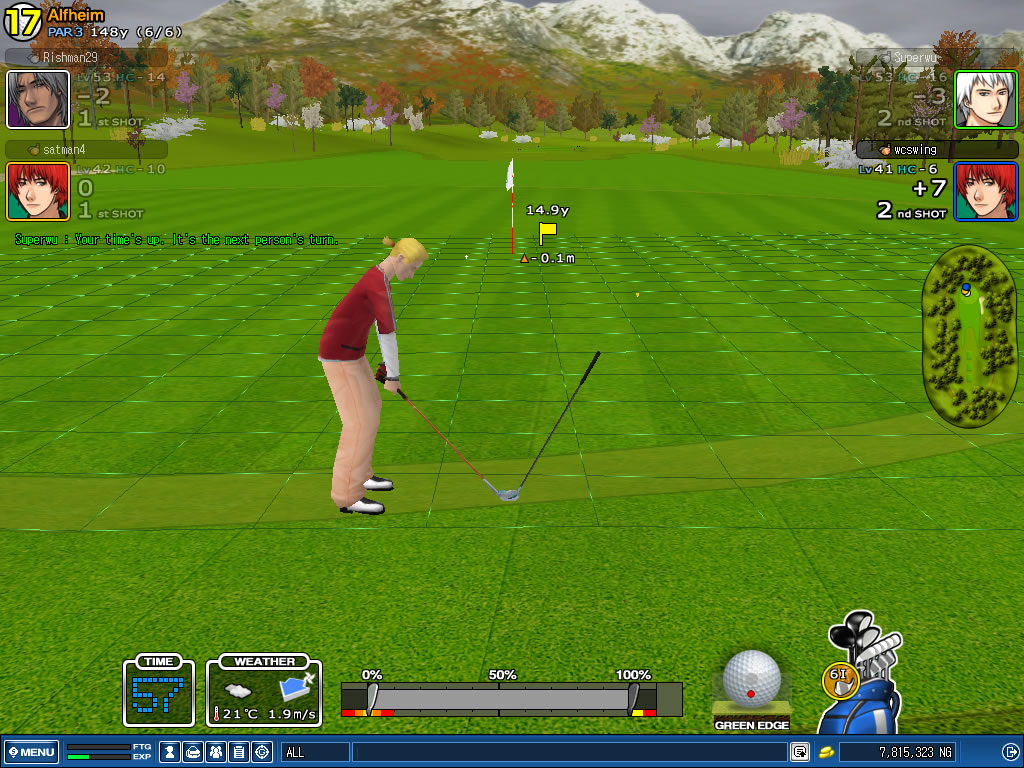1024x768 pixels.
Task: Click the circular target icon in toolbar
Action: coord(262,752)
